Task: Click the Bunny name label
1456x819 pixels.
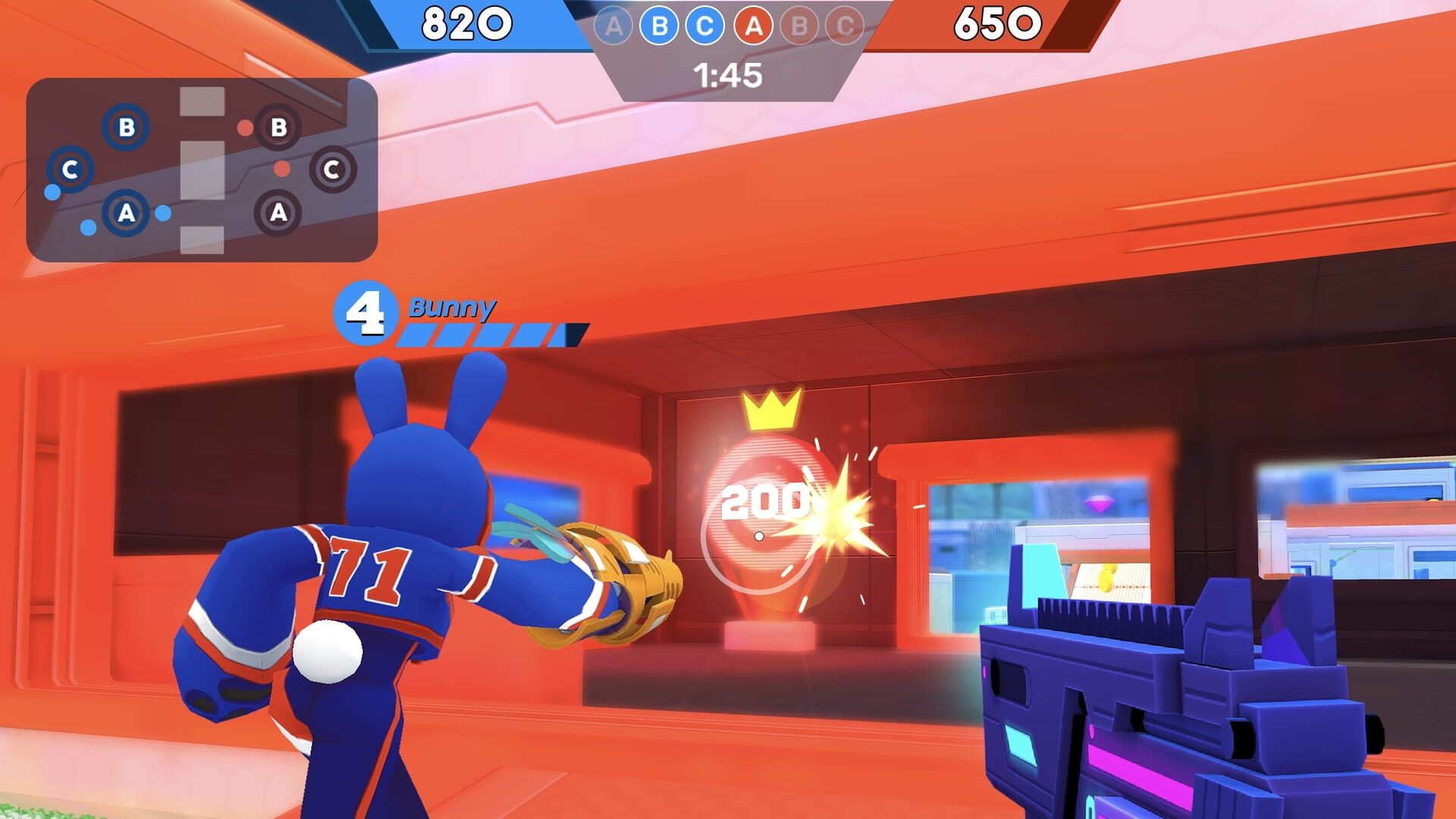Action: click(451, 309)
